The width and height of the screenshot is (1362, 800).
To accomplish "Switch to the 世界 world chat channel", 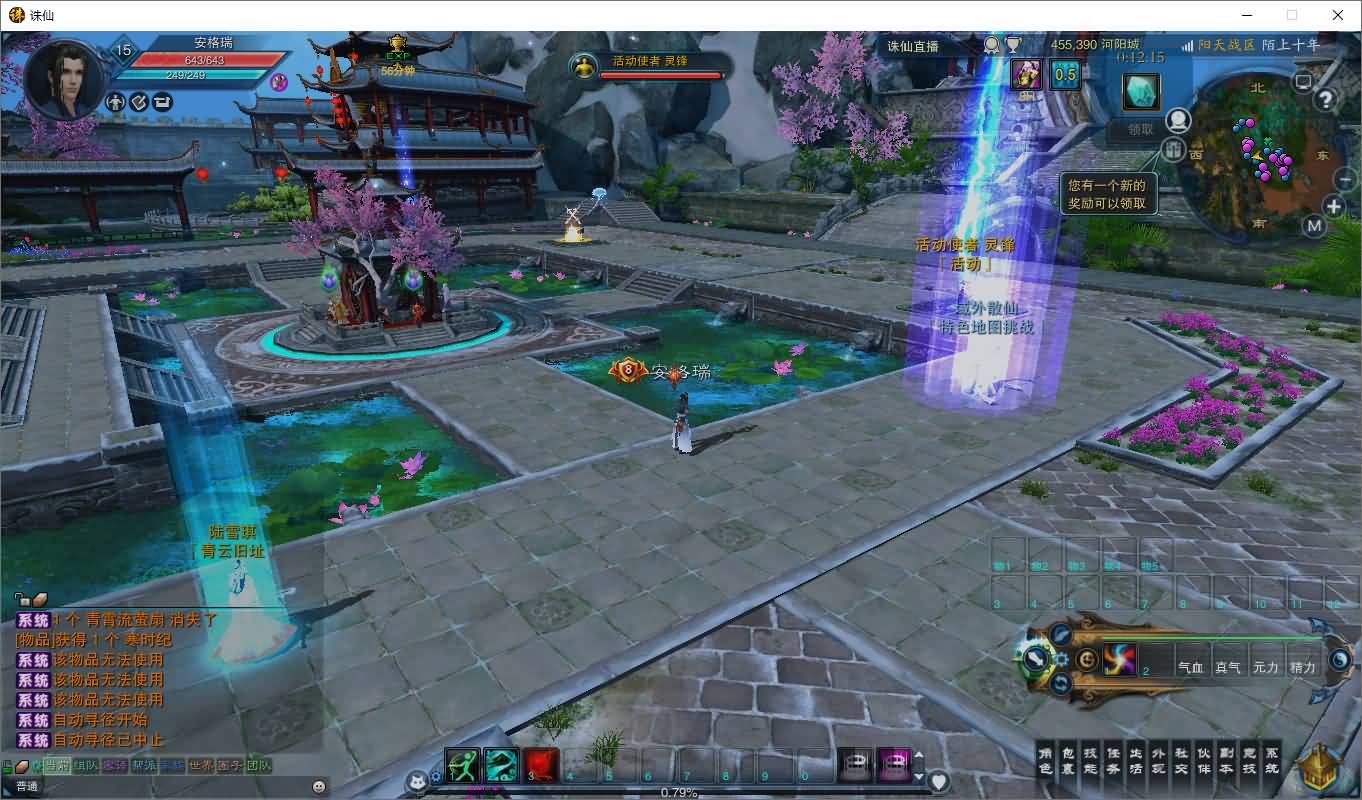I will click(x=202, y=766).
